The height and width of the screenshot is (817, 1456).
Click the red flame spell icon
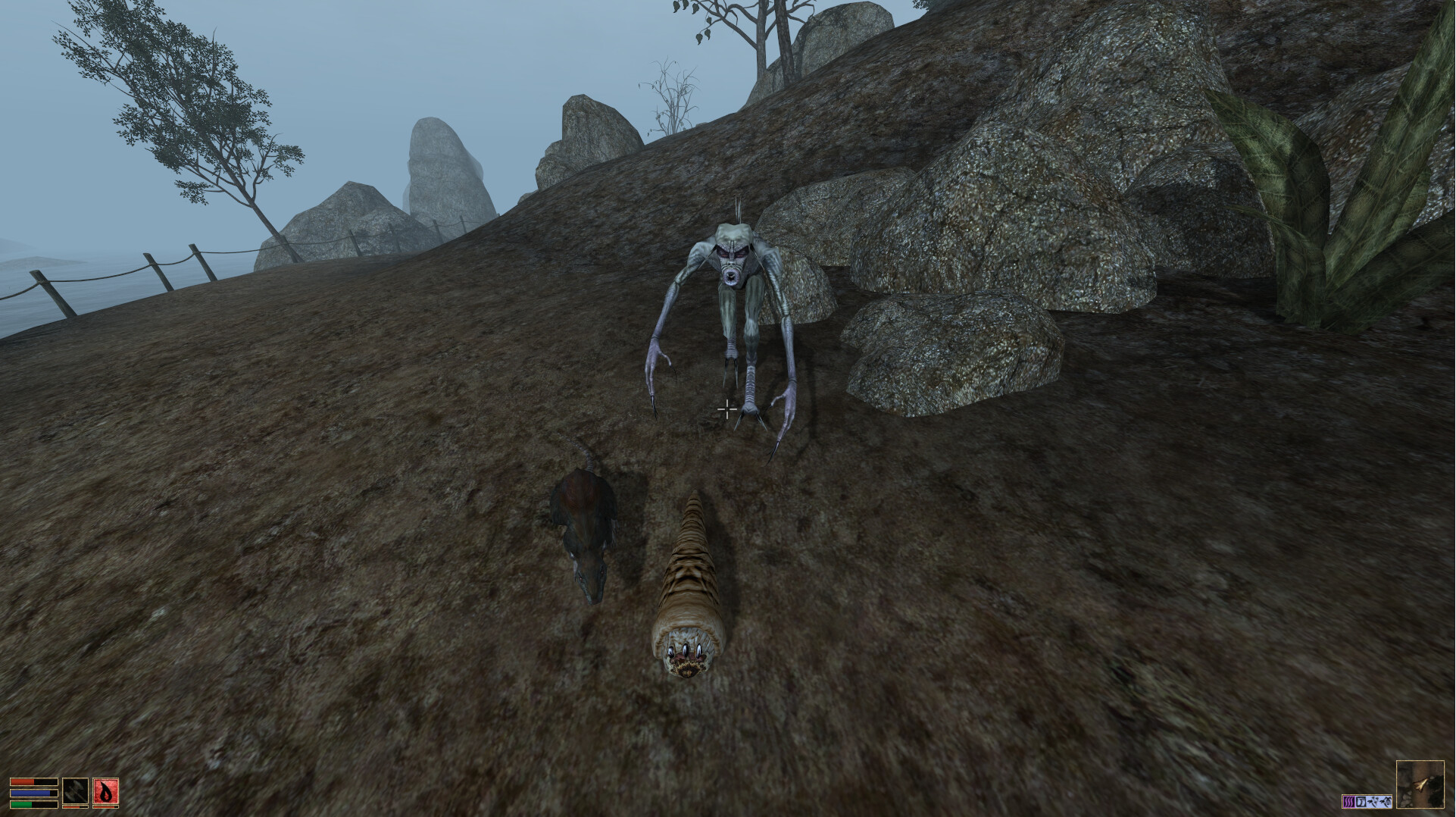105,792
